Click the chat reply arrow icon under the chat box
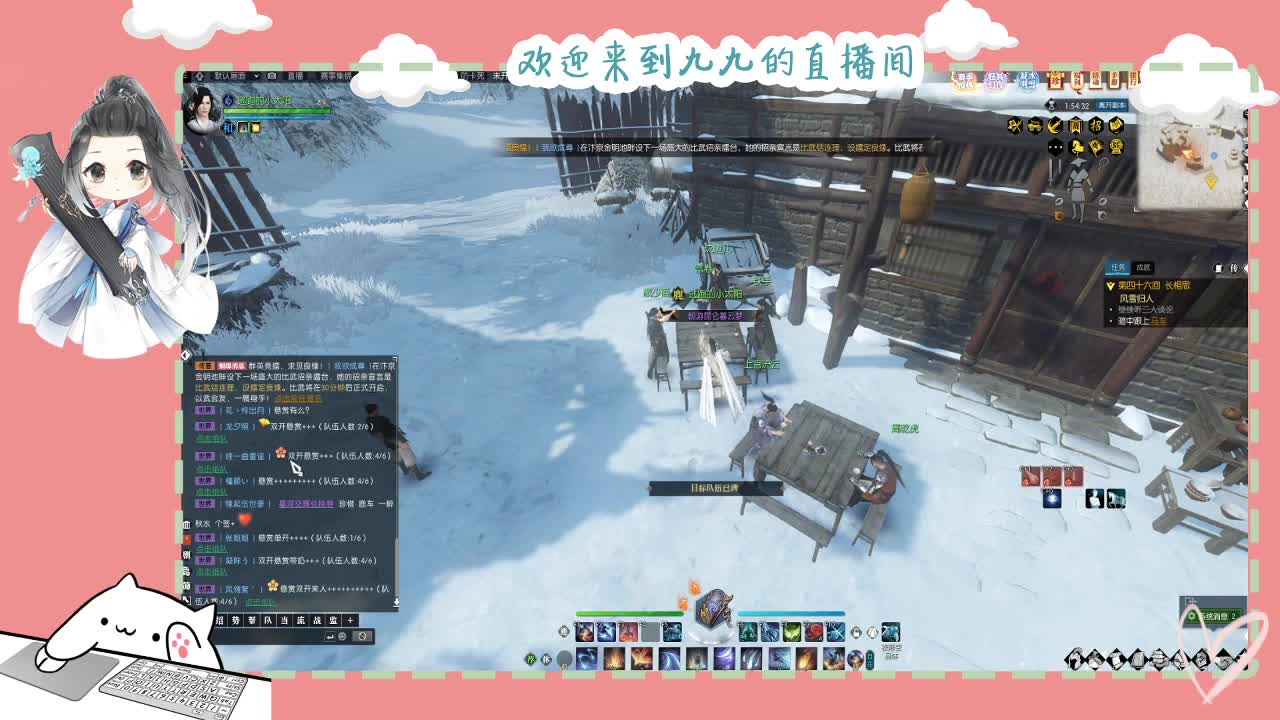The image size is (1280, 720). click(x=331, y=634)
